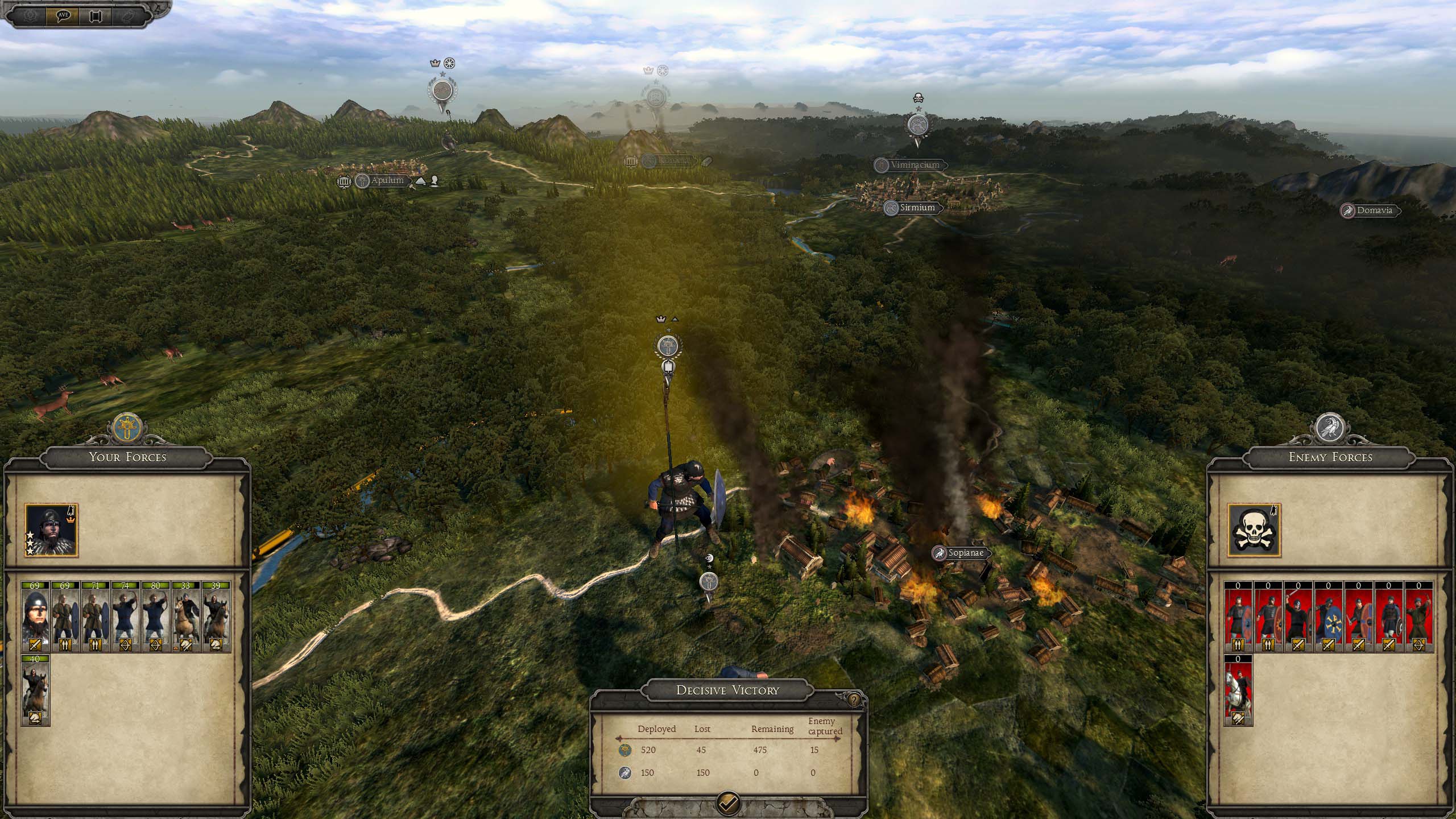The image size is (1456, 819).
Task: Select the archer unit with 74 men
Action: tap(126, 616)
